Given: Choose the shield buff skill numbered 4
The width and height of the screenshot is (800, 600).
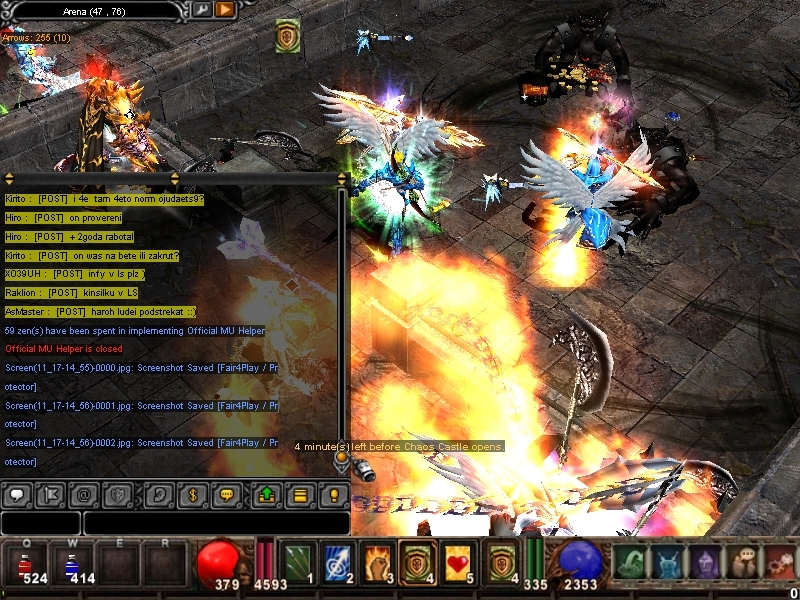Looking at the screenshot, I should click(x=417, y=563).
